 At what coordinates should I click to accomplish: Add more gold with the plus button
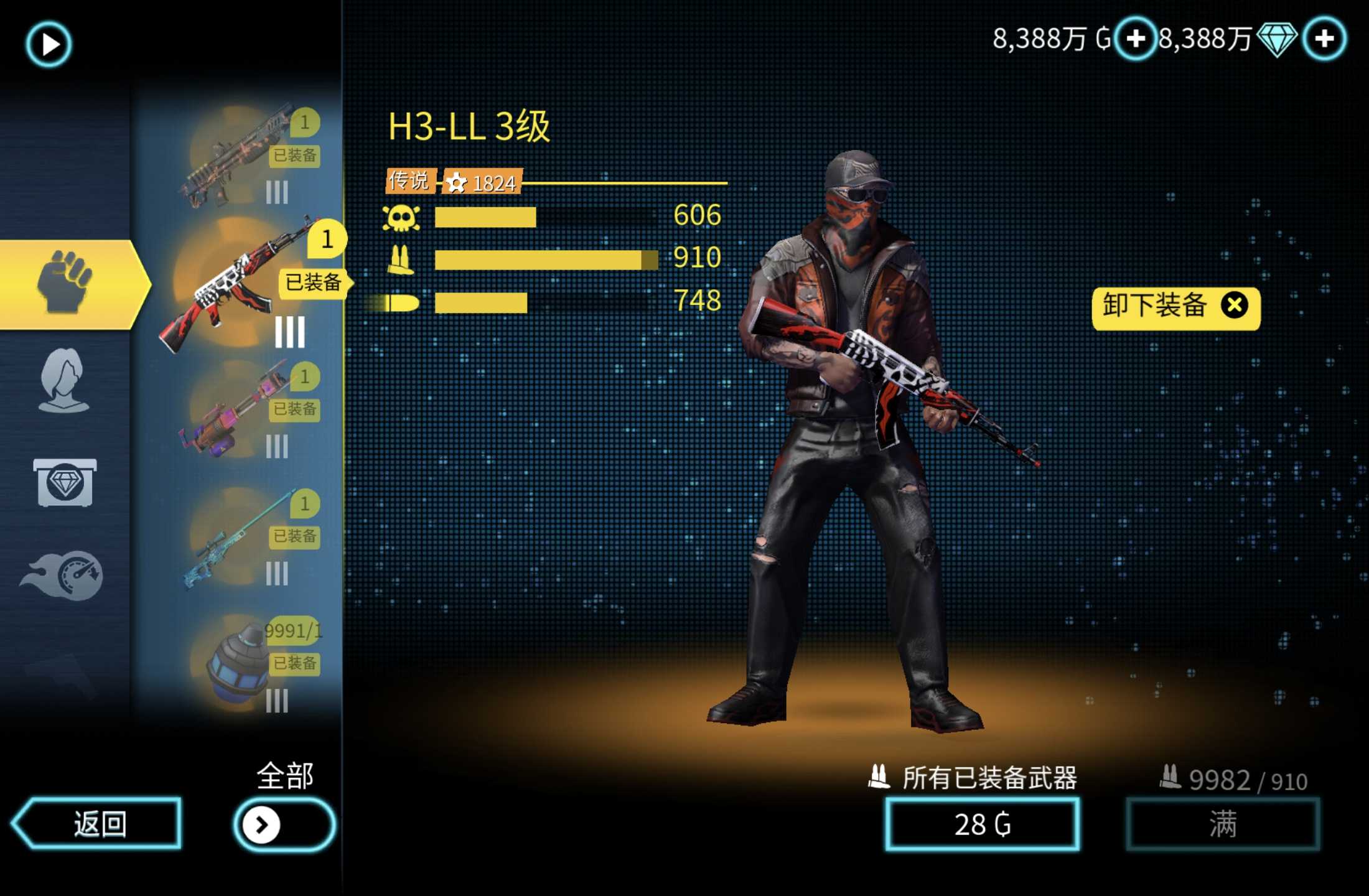(1136, 39)
